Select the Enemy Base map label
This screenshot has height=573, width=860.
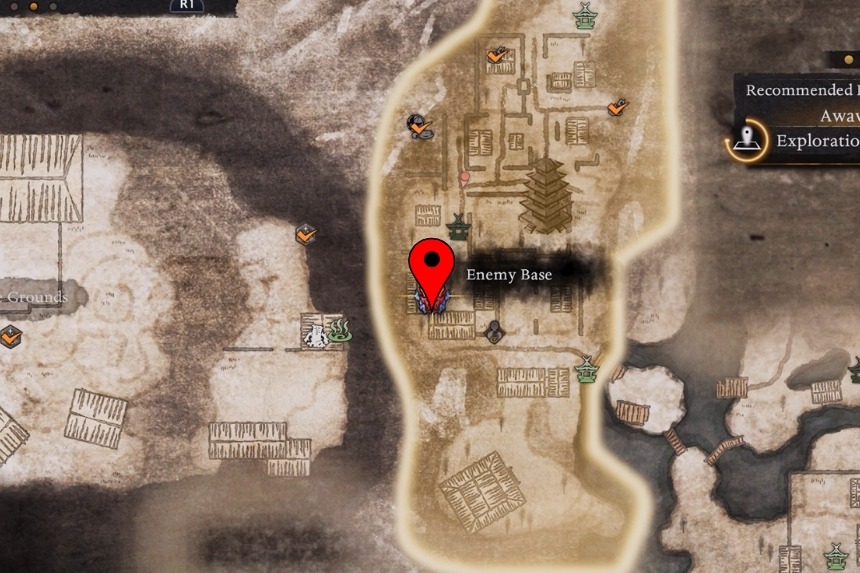[x=509, y=274]
